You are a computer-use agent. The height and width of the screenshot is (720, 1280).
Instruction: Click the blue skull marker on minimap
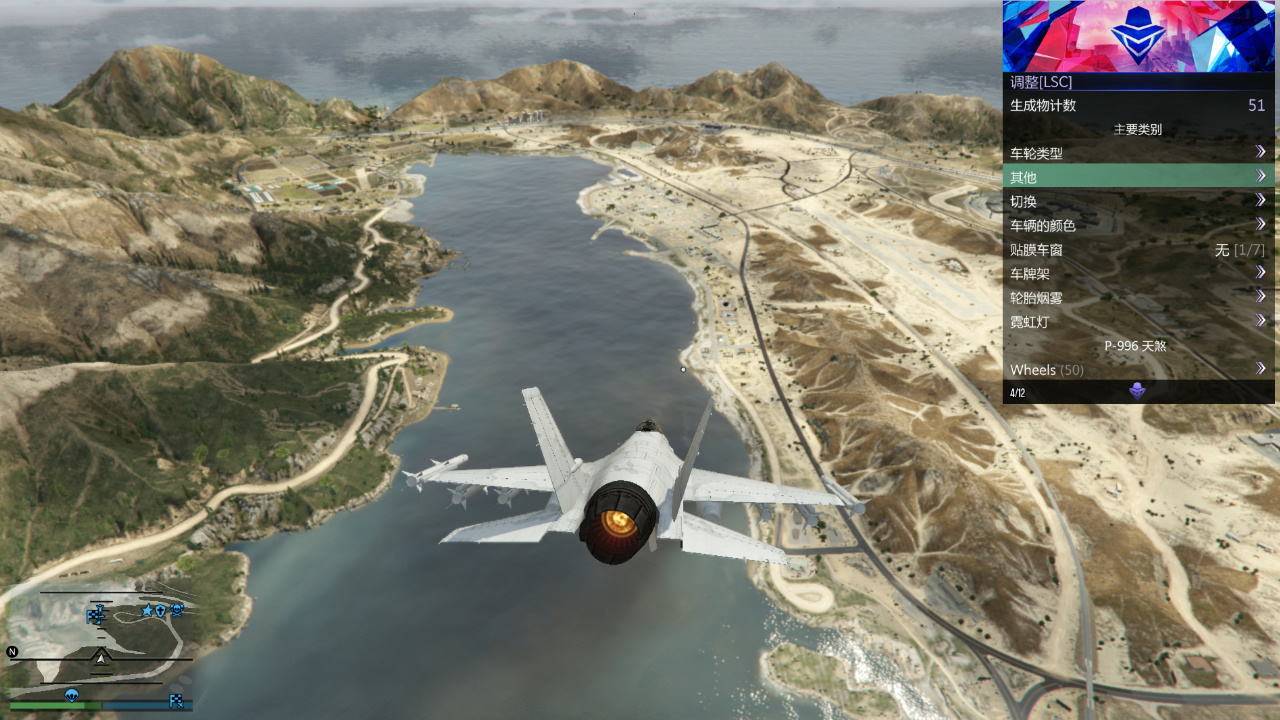(176, 609)
